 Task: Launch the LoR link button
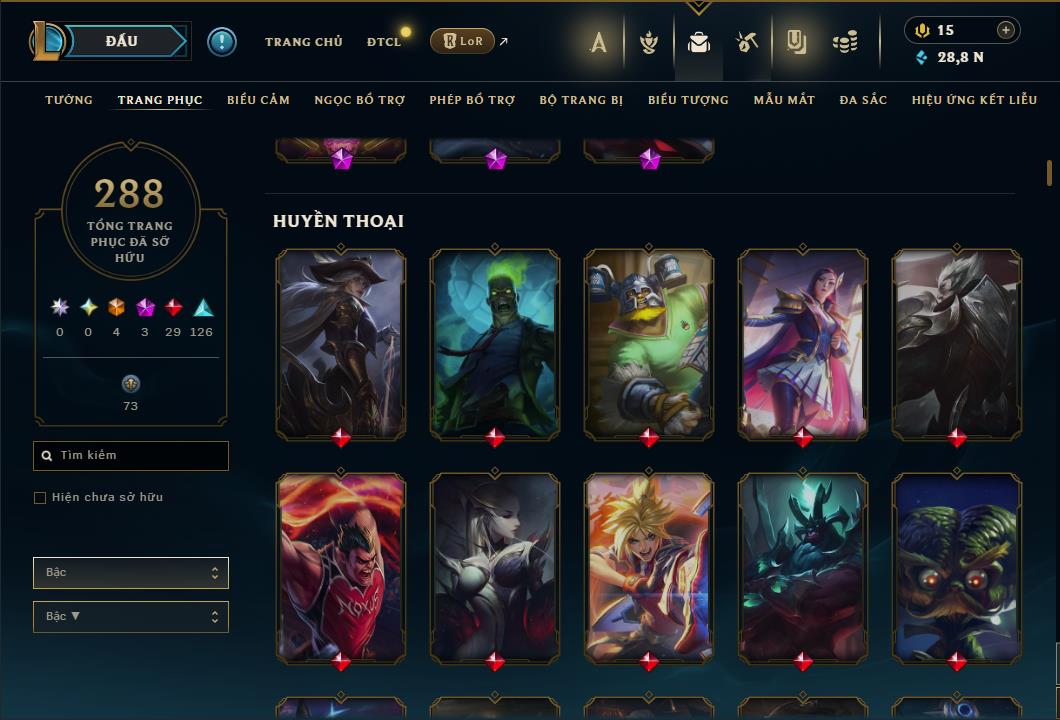(462, 41)
